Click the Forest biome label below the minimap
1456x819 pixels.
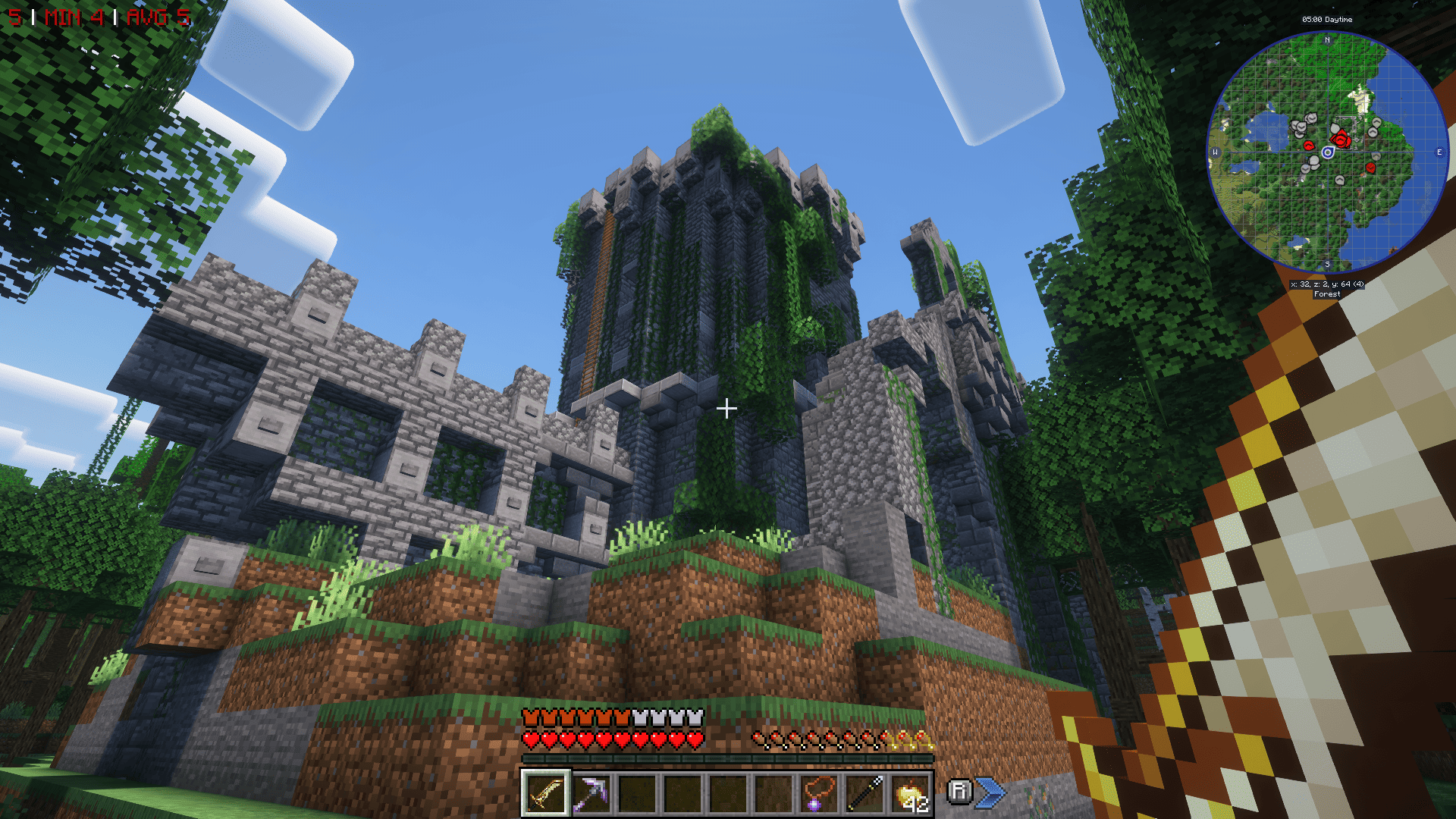tap(1329, 293)
